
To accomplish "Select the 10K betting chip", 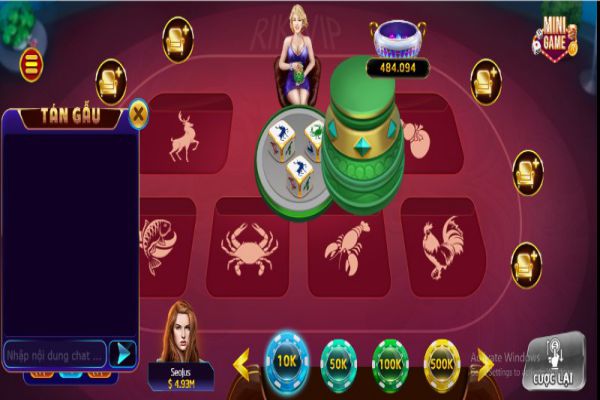I will pos(287,358).
